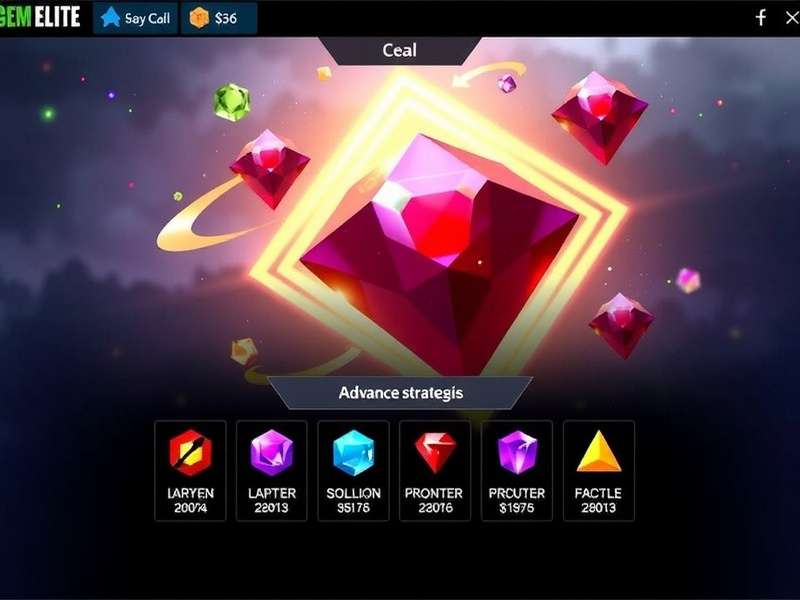
Task: Click the $36 currency button
Action: 219,18
